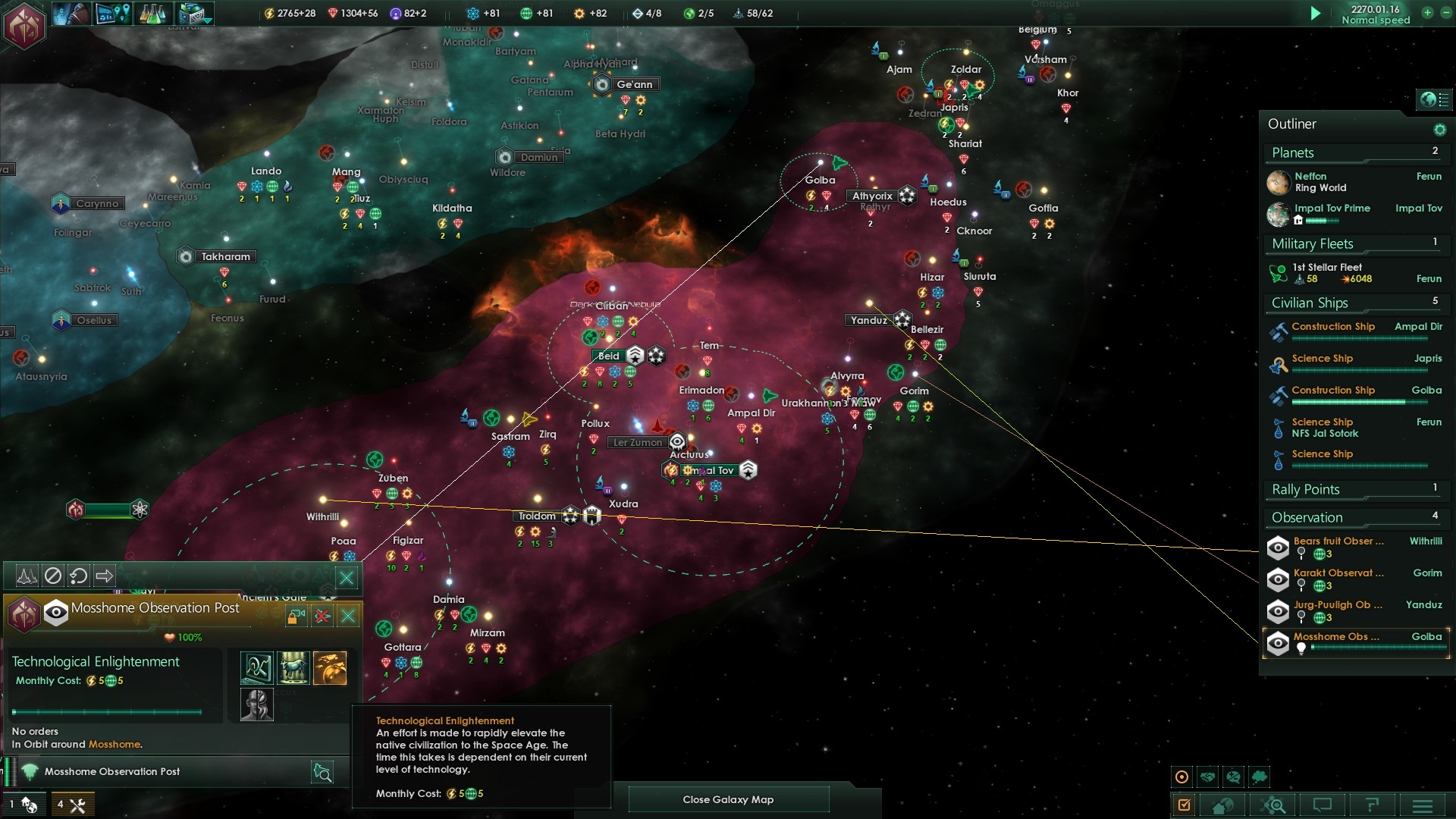This screenshot has height=819, width=1456.
Task: Open the empire emblem in the top-left corner
Action: pos(24,24)
